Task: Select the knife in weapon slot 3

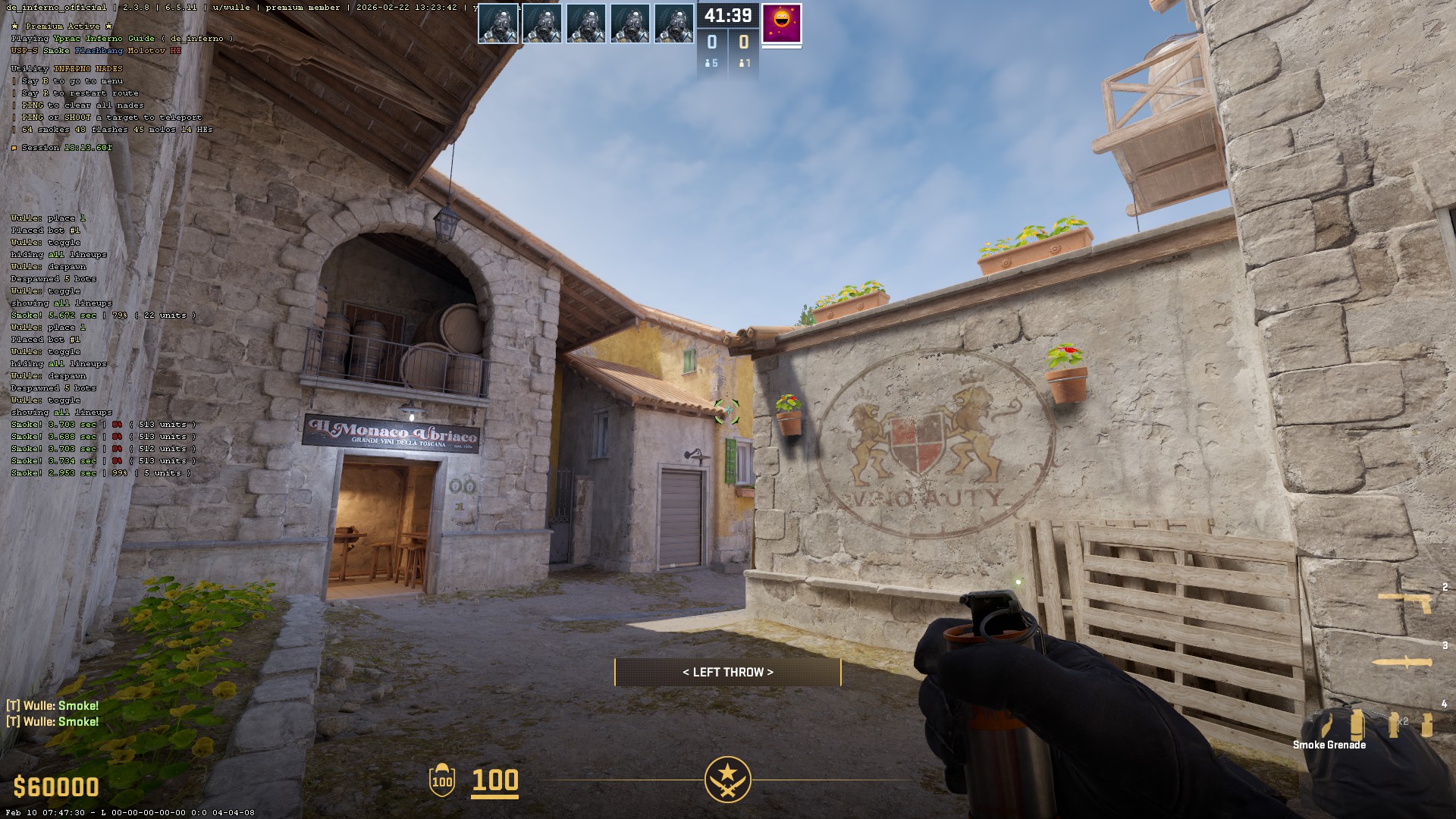Action: tap(1403, 662)
